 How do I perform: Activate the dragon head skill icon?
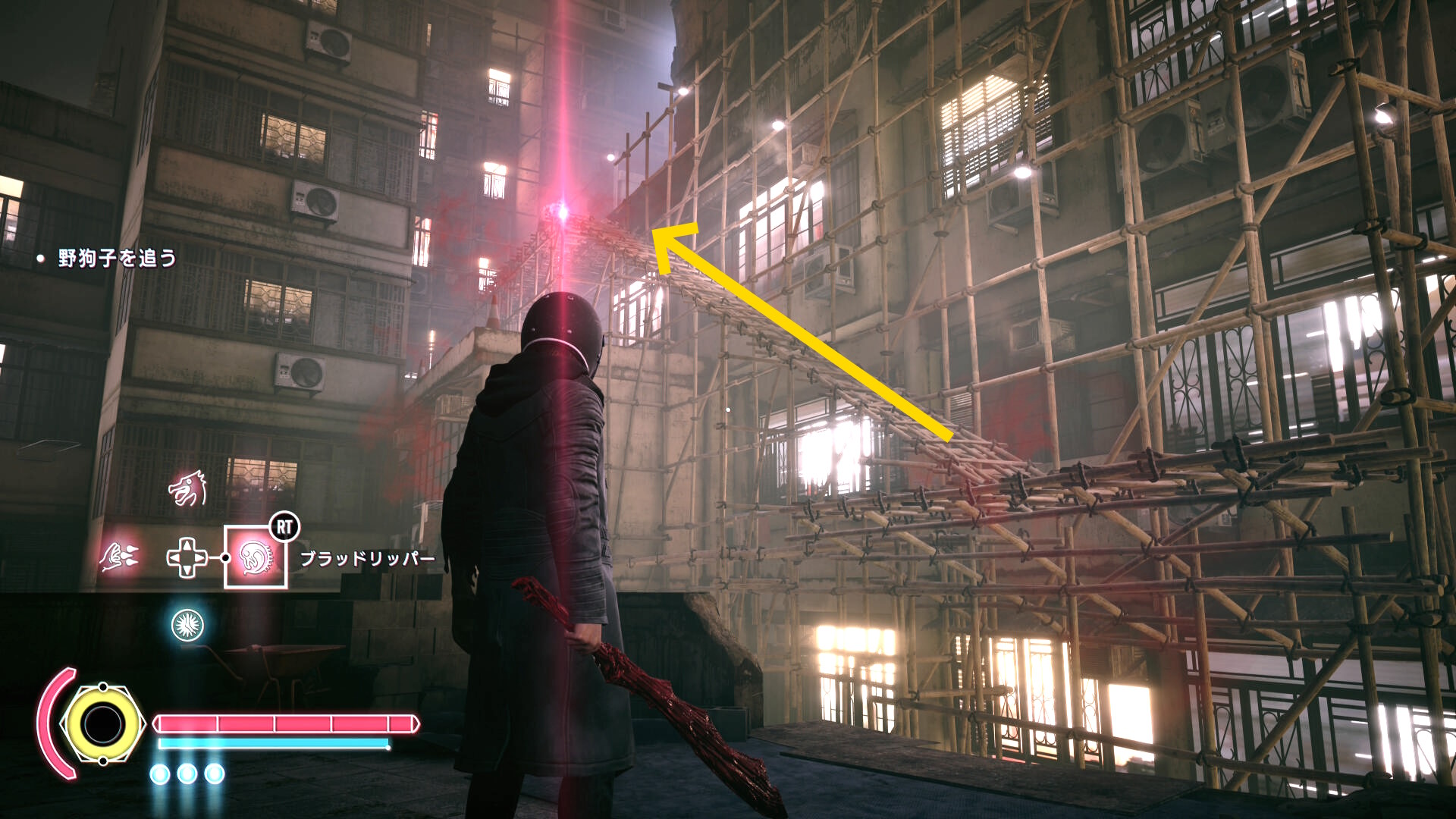187,489
